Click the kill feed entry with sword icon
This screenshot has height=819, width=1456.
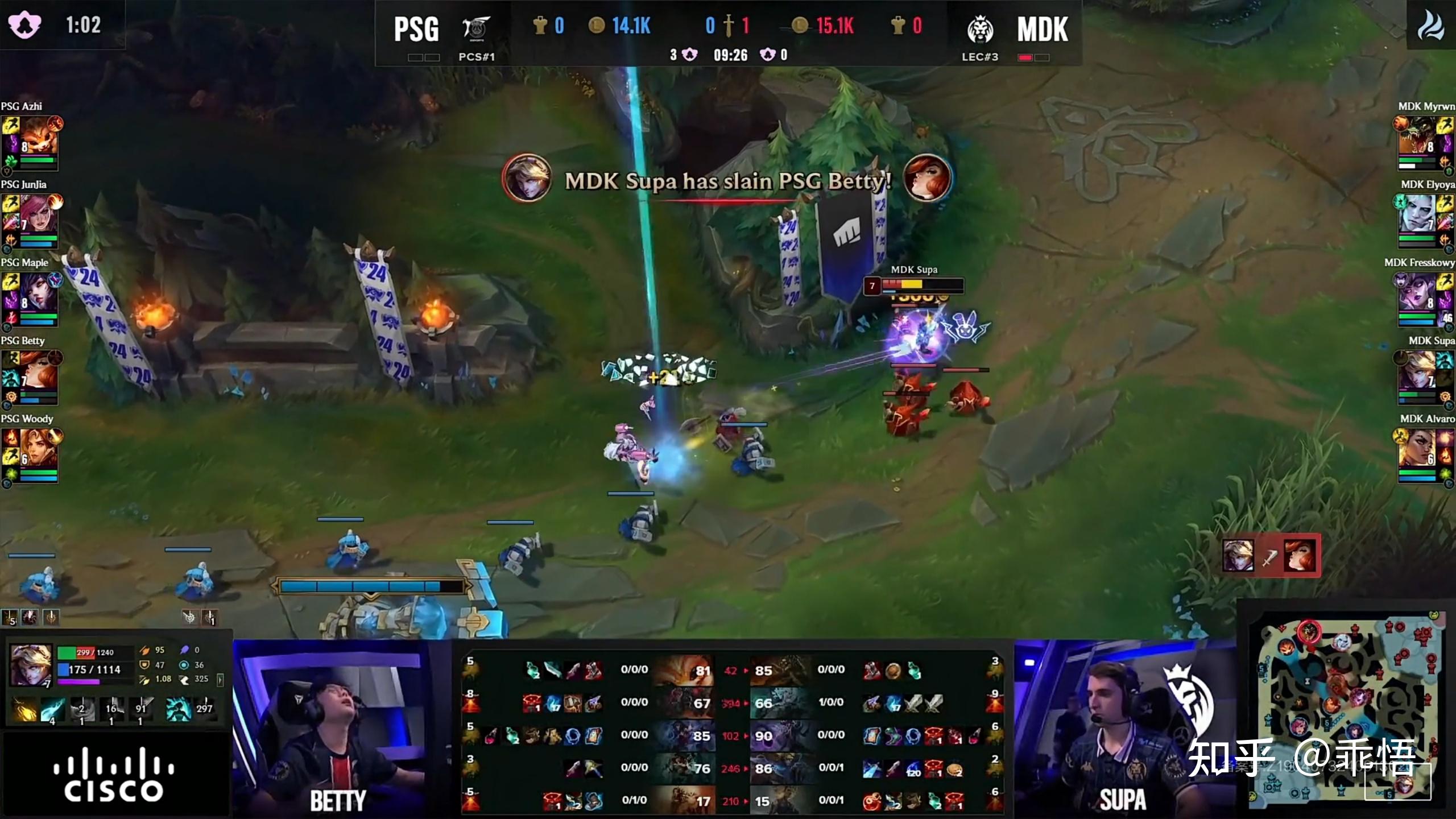click(1271, 556)
